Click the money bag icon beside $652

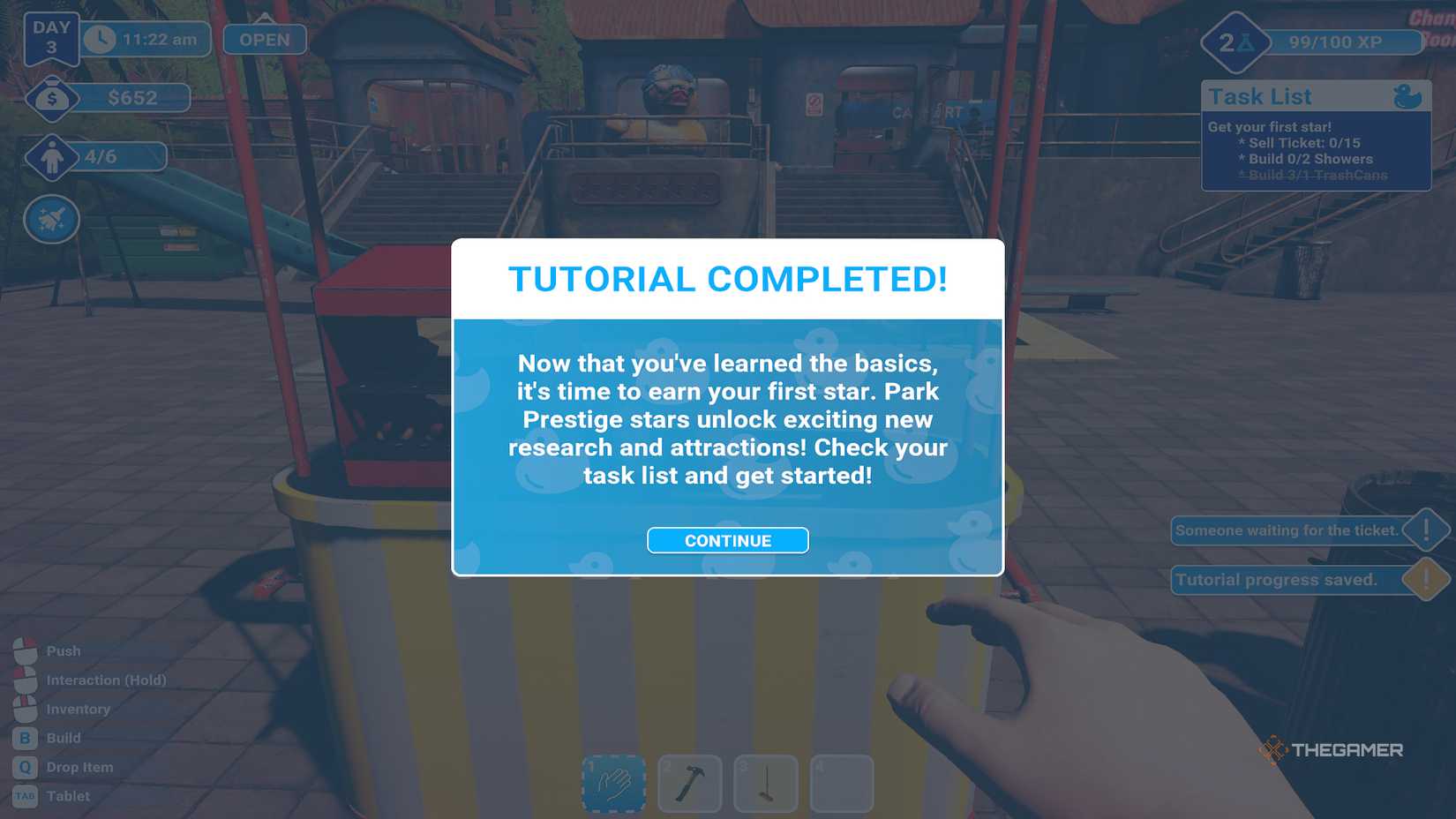(51, 98)
